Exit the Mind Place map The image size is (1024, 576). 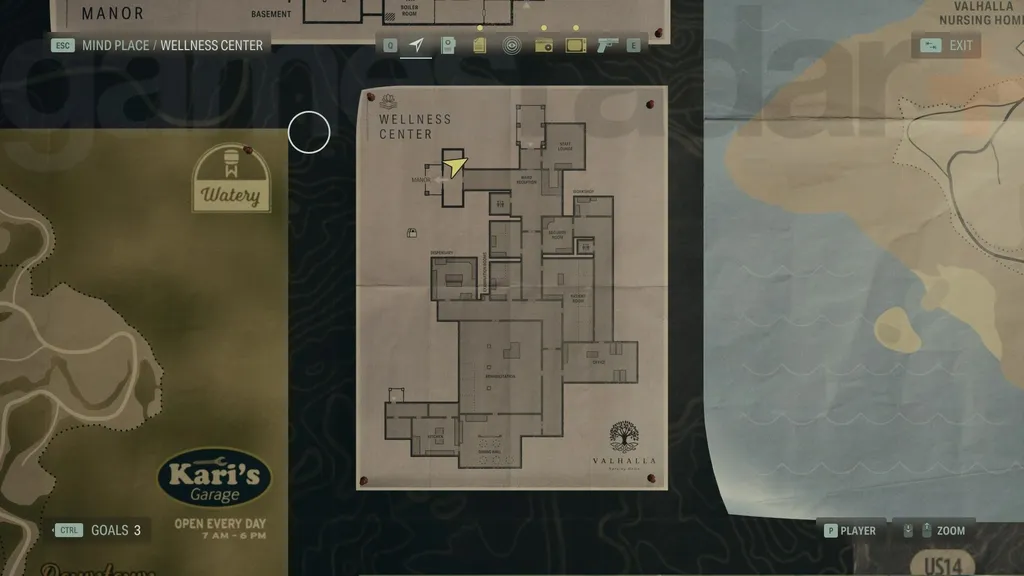point(946,45)
